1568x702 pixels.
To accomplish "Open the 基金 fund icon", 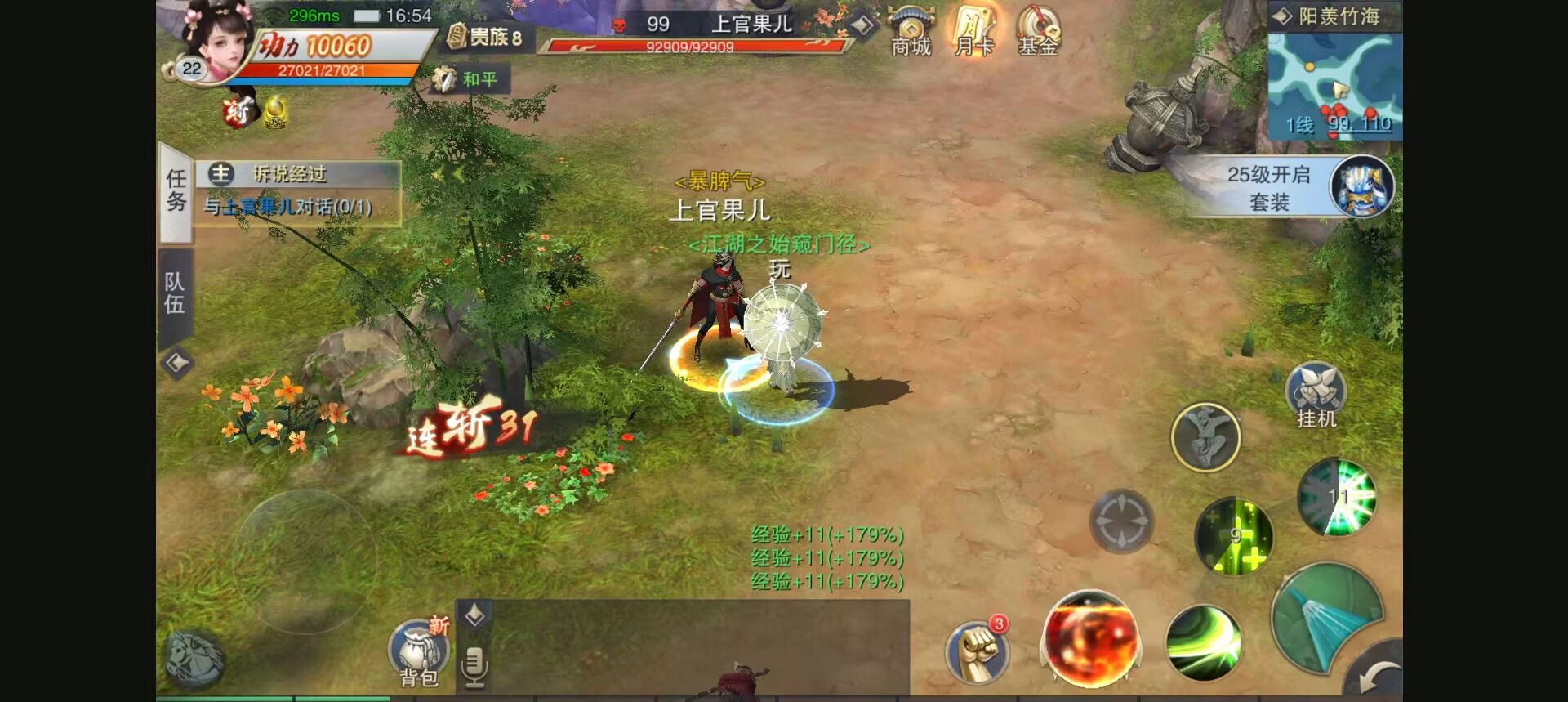I will point(1037,31).
